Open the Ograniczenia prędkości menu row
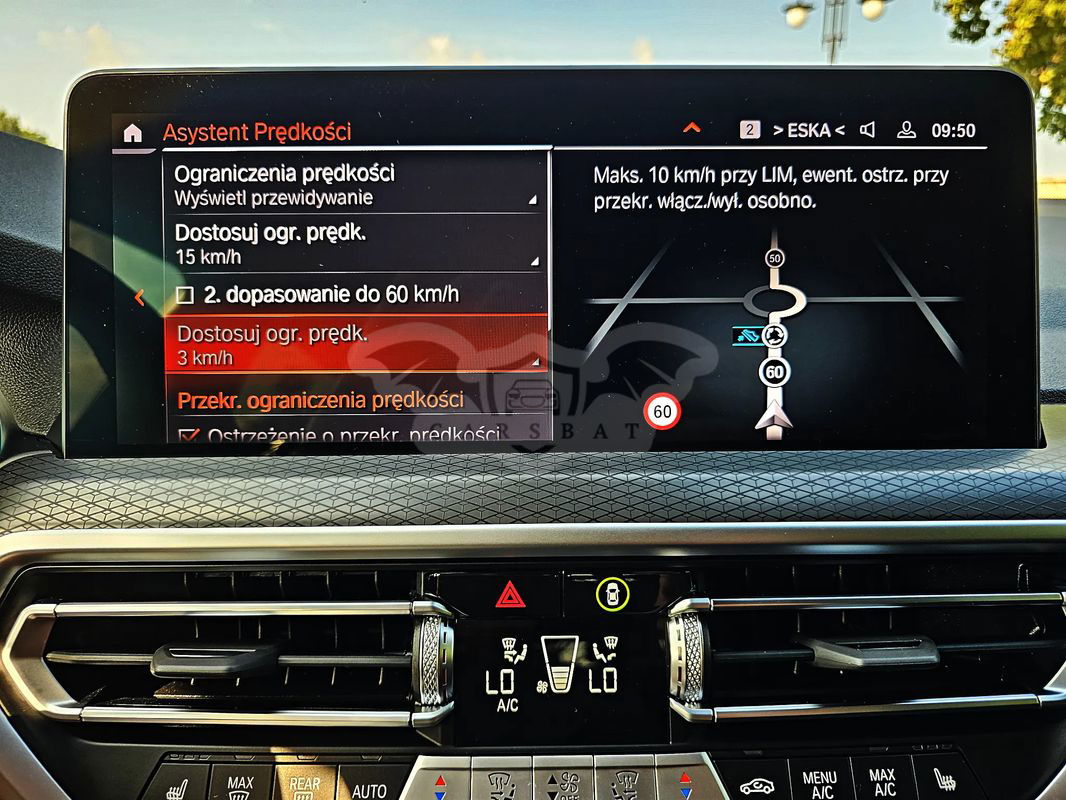 click(356, 185)
